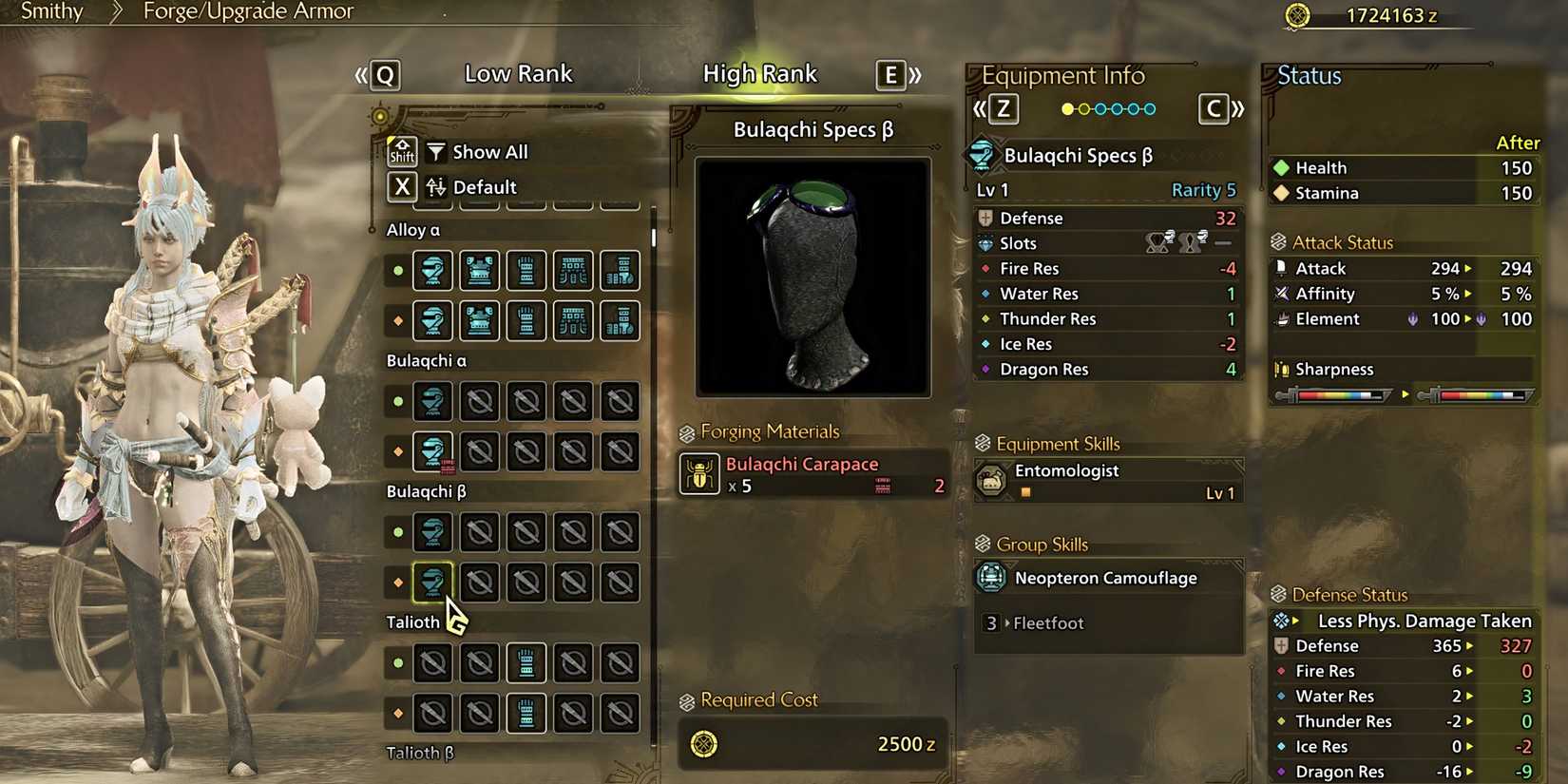Click the Alloy α chest piece icon
The width and height of the screenshot is (1568, 784).
479,270
